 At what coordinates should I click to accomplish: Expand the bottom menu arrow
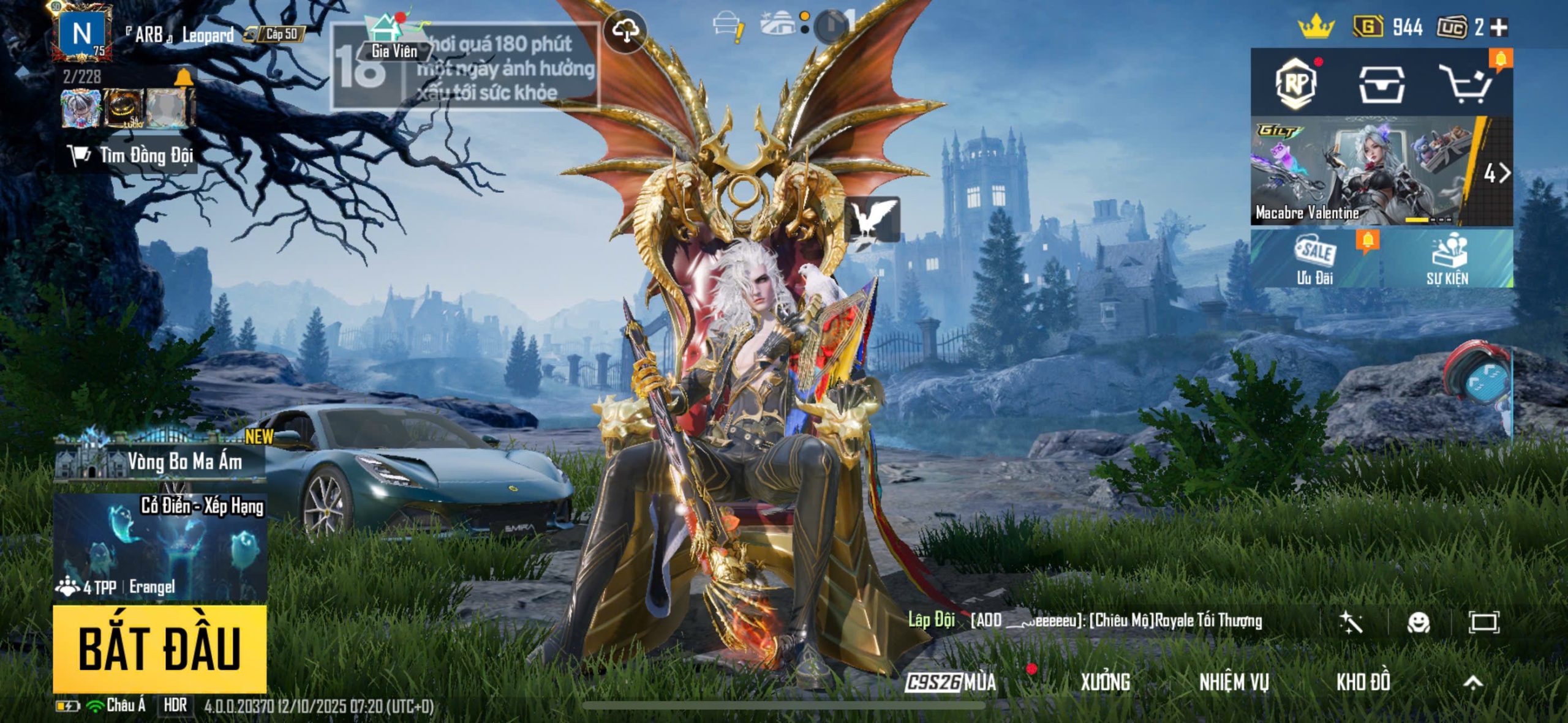tap(1473, 682)
